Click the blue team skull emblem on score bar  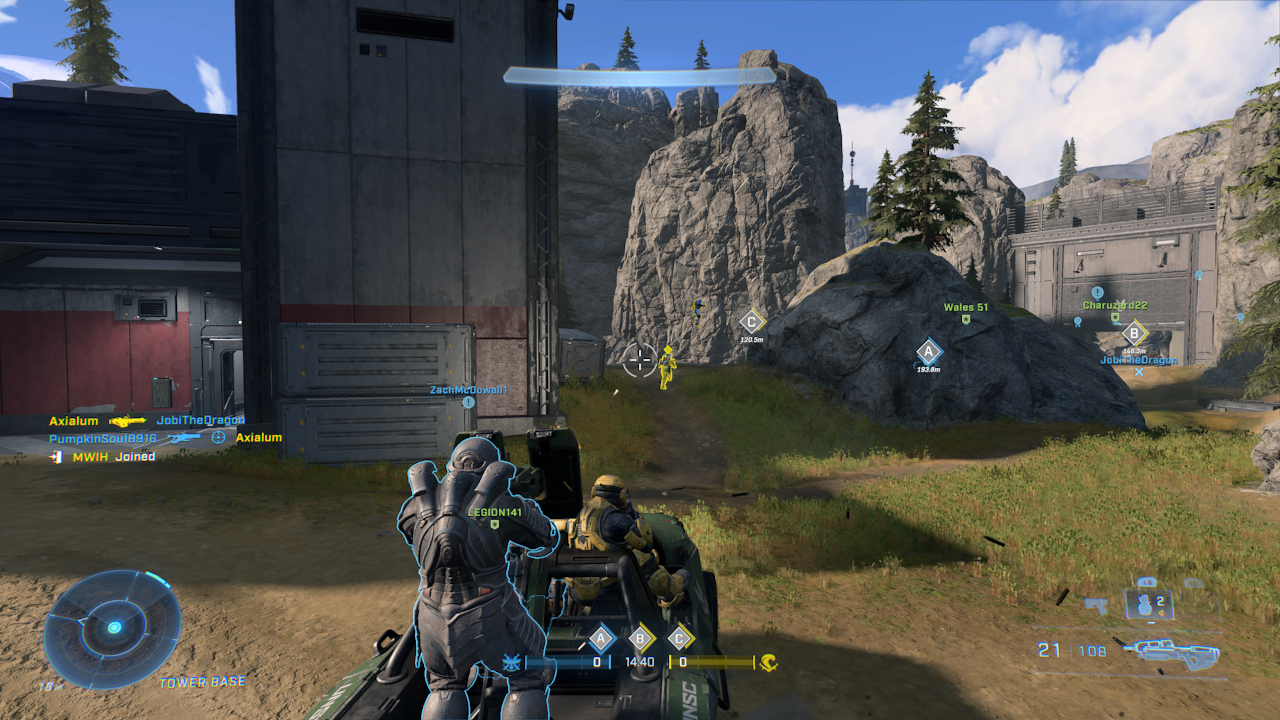point(511,663)
